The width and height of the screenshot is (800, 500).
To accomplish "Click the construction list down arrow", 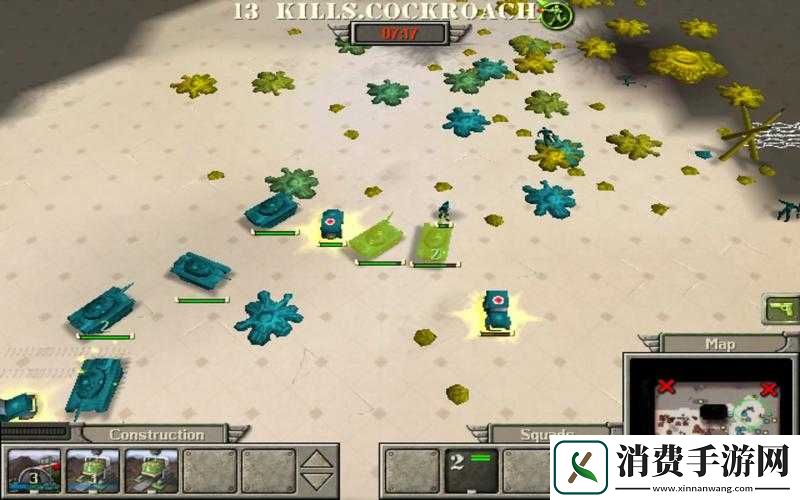I will click(316, 482).
